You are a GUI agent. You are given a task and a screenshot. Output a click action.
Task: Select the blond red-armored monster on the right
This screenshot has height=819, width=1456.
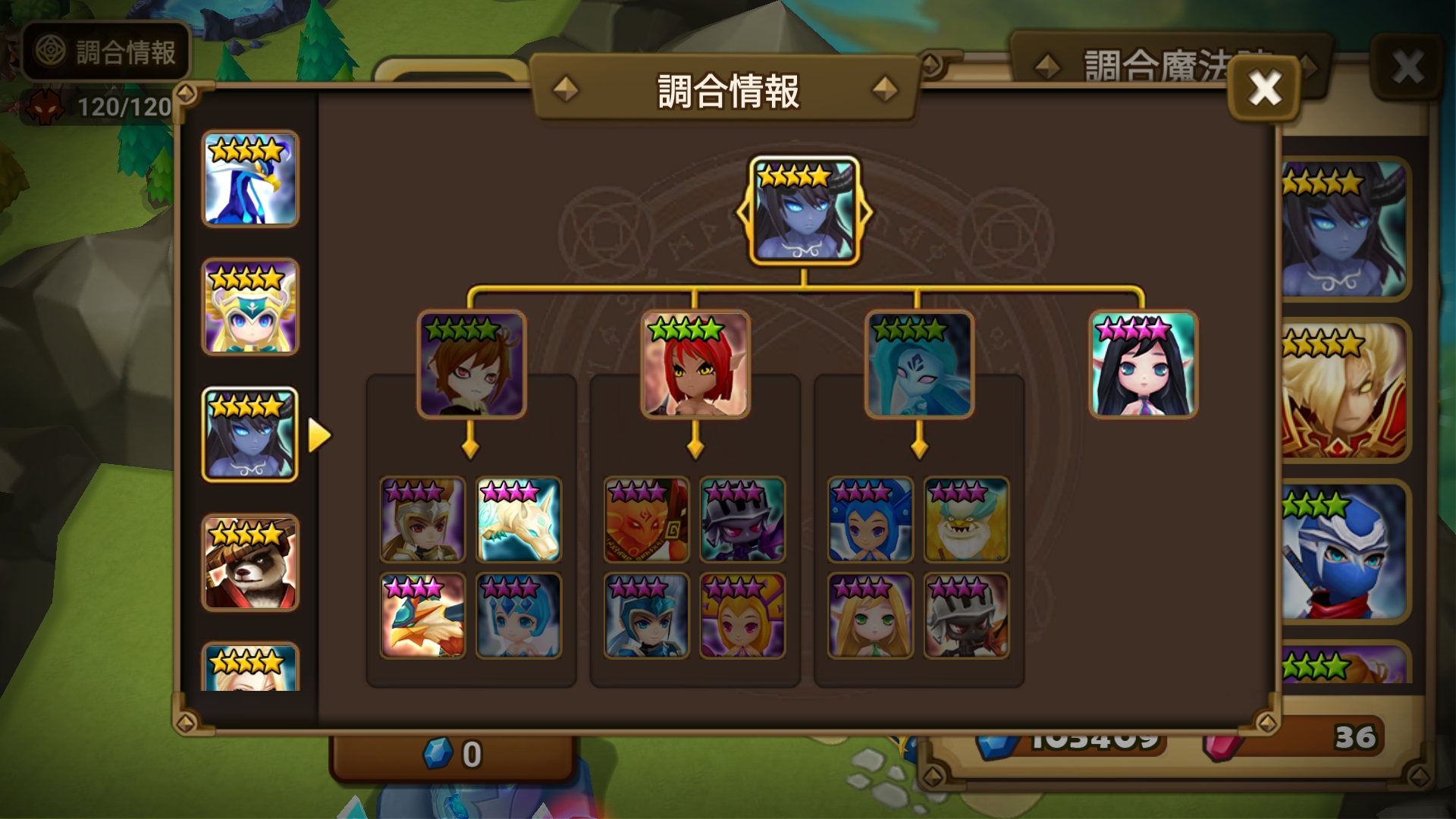point(1343,391)
